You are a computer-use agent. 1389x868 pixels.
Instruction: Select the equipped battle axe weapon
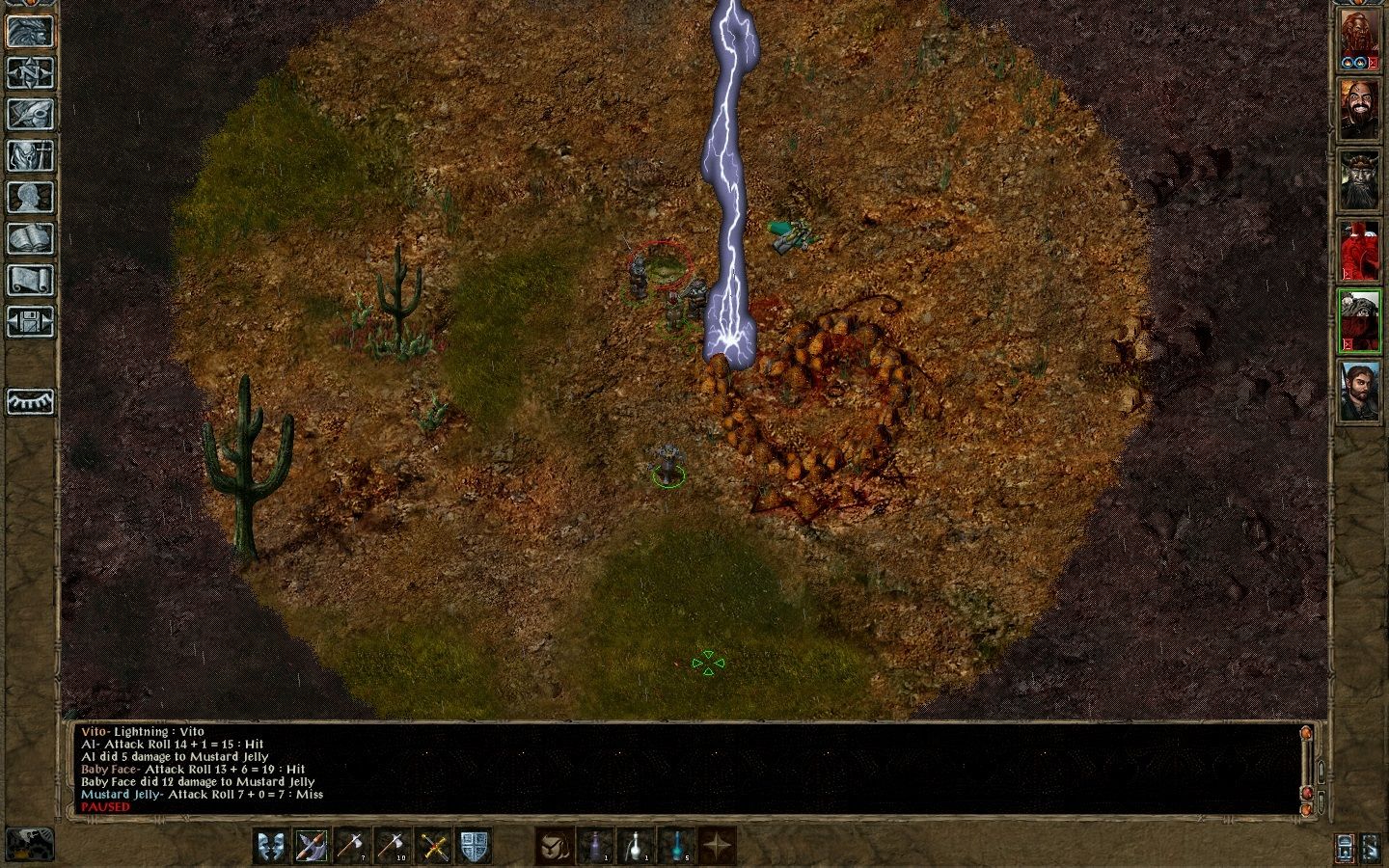click(311, 847)
